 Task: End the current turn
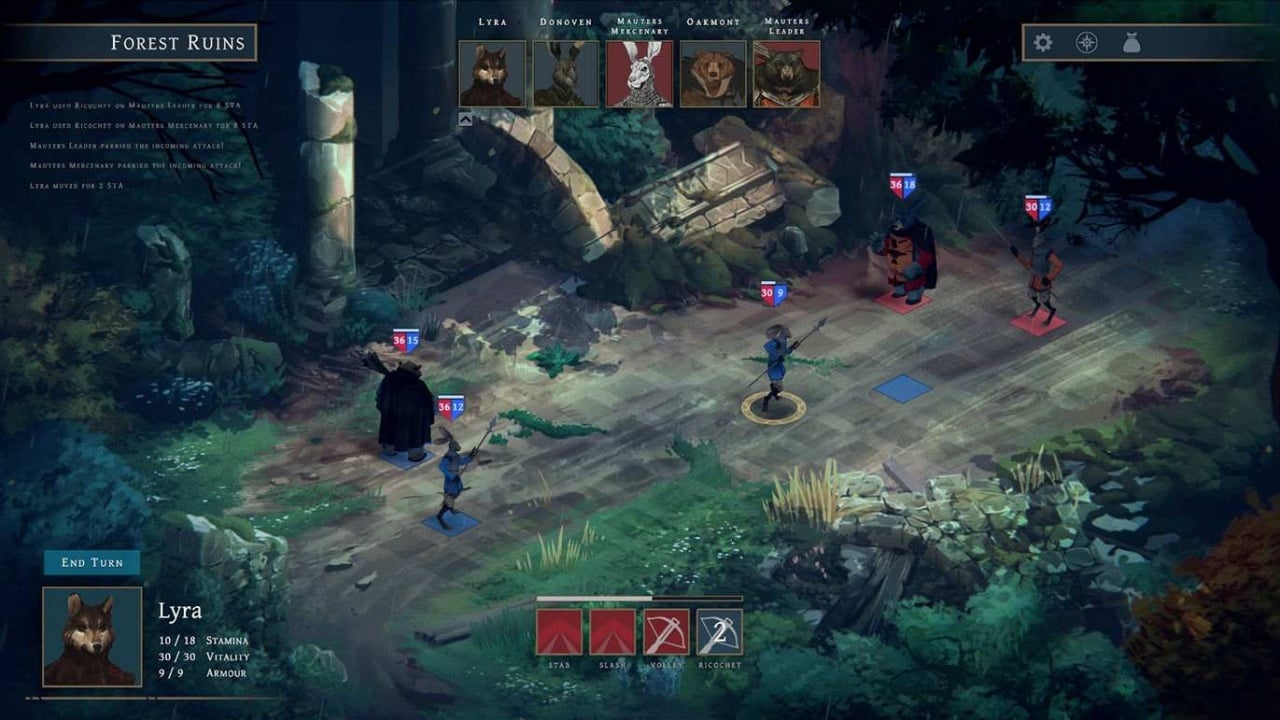coord(92,563)
